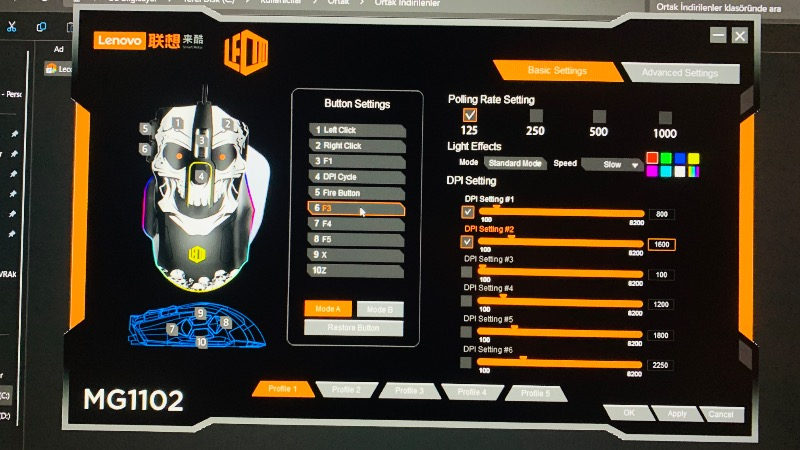Switch to Profile 3

tap(408, 390)
